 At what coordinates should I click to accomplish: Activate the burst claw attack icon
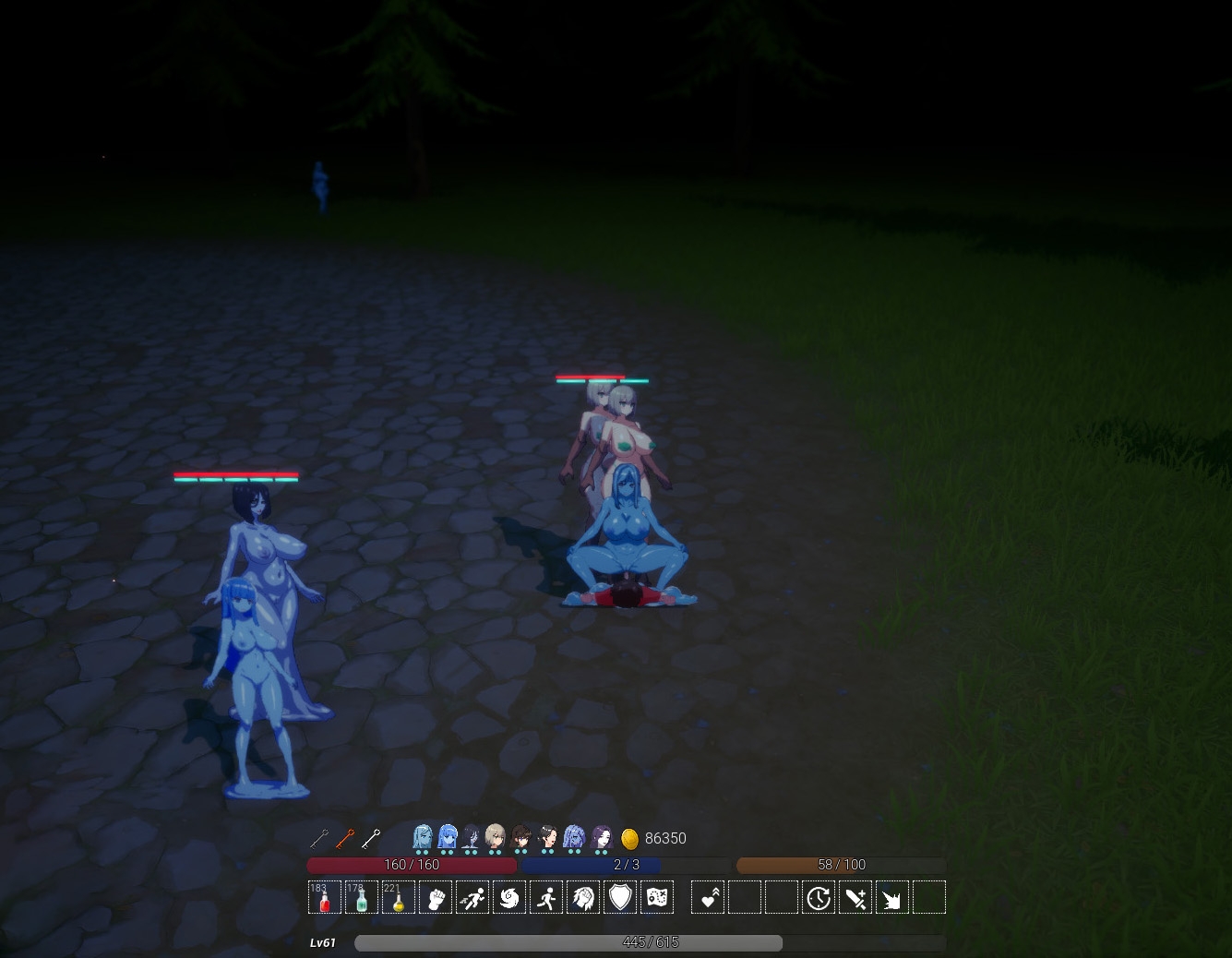(891, 896)
